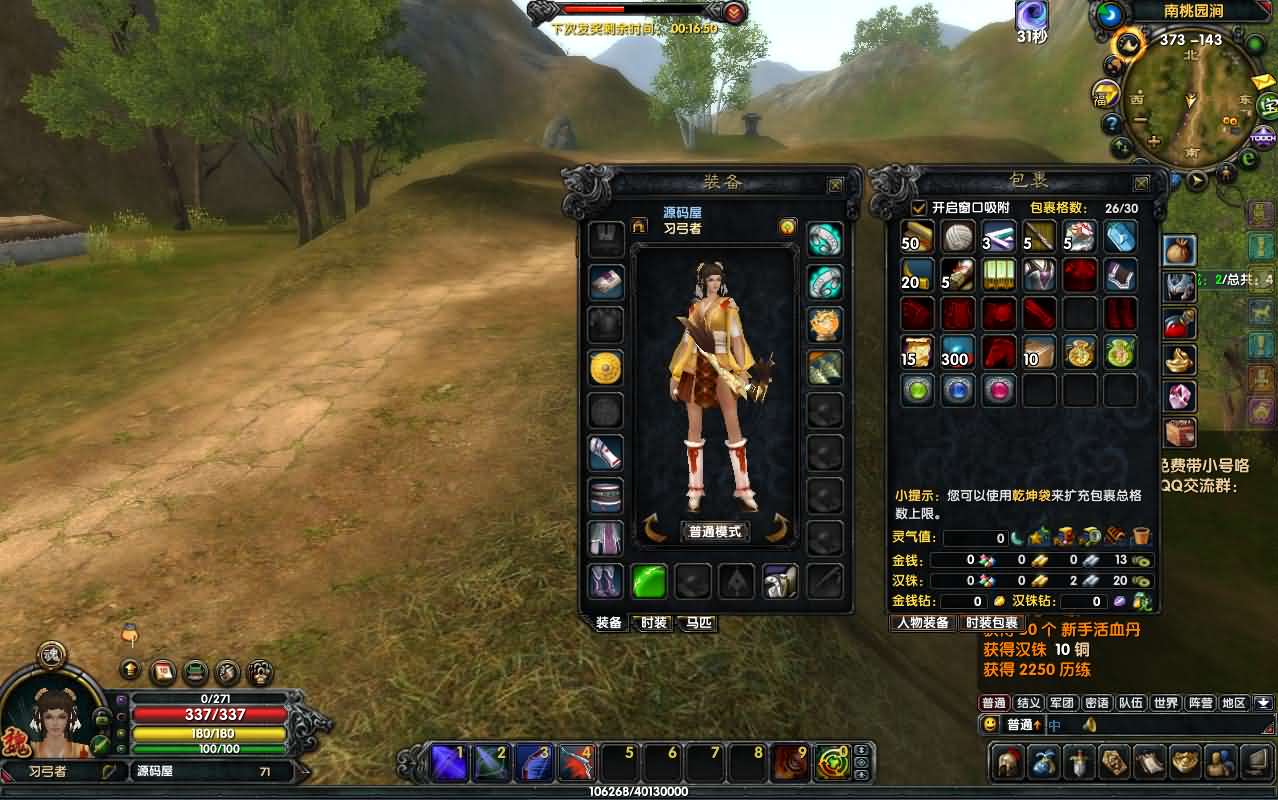Click the equipped golden round shield slot
Image resolution: width=1278 pixels, height=800 pixels.
606,368
